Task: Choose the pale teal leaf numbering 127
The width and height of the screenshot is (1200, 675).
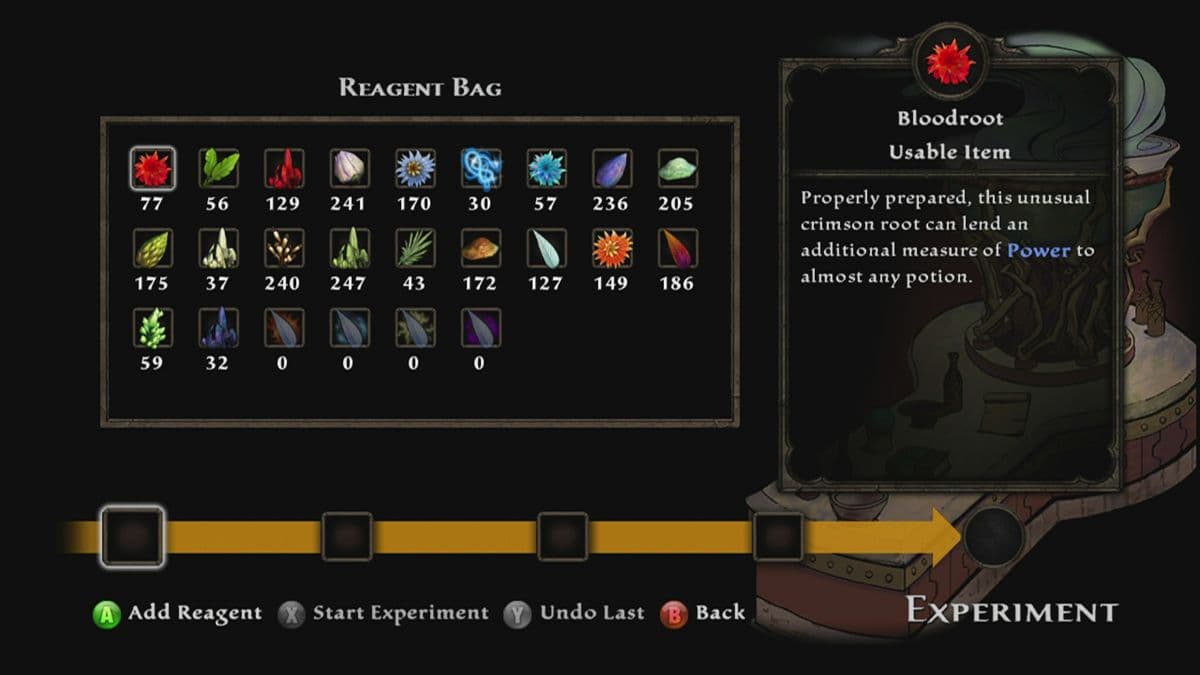Action: point(546,248)
